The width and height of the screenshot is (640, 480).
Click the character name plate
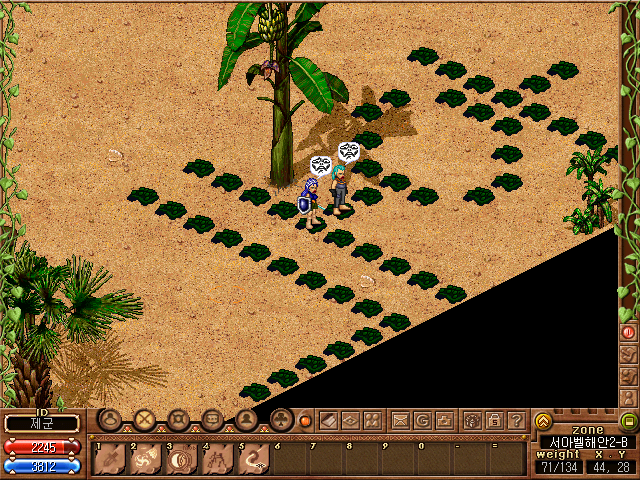(x=42, y=423)
